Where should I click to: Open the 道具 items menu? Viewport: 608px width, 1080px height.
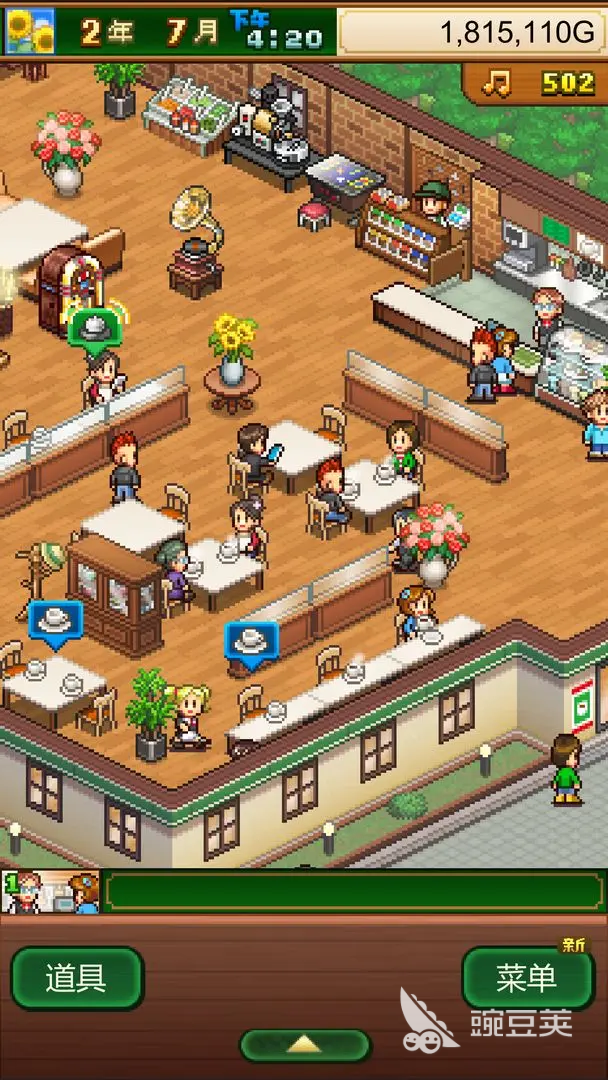pos(76,978)
